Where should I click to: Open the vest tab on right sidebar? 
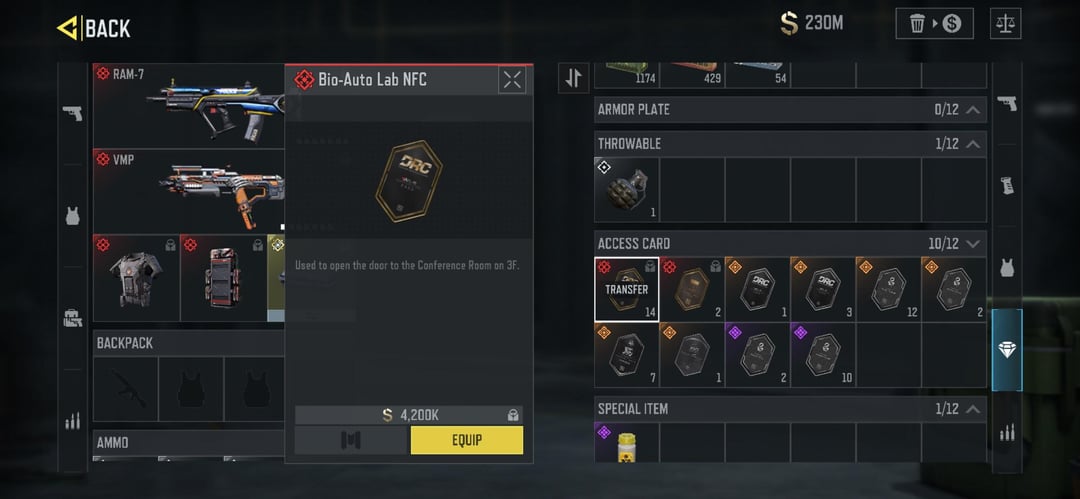(x=1007, y=268)
